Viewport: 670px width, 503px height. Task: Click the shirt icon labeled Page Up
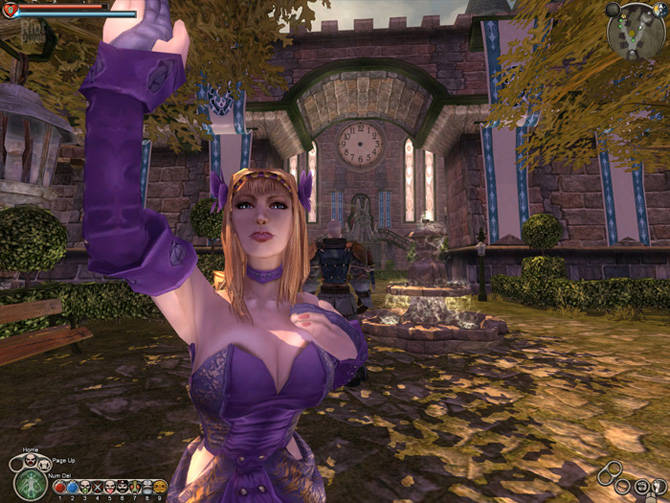44,462
